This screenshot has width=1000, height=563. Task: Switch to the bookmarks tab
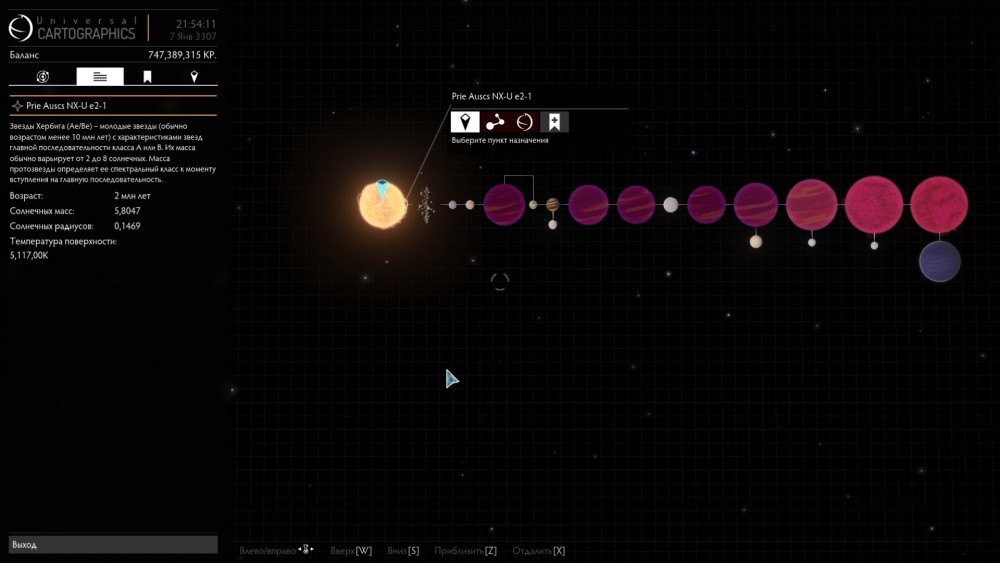pos(147,77)
